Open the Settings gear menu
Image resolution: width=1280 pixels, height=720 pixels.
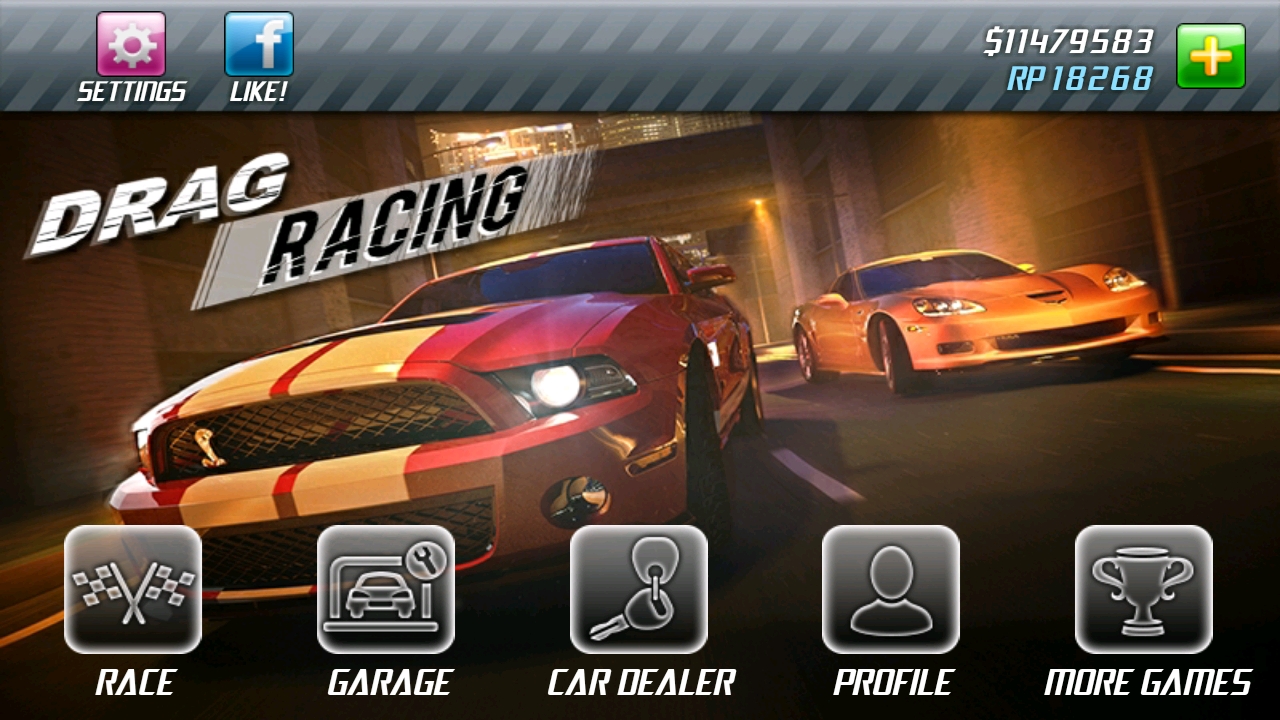(x=131, y=45)
